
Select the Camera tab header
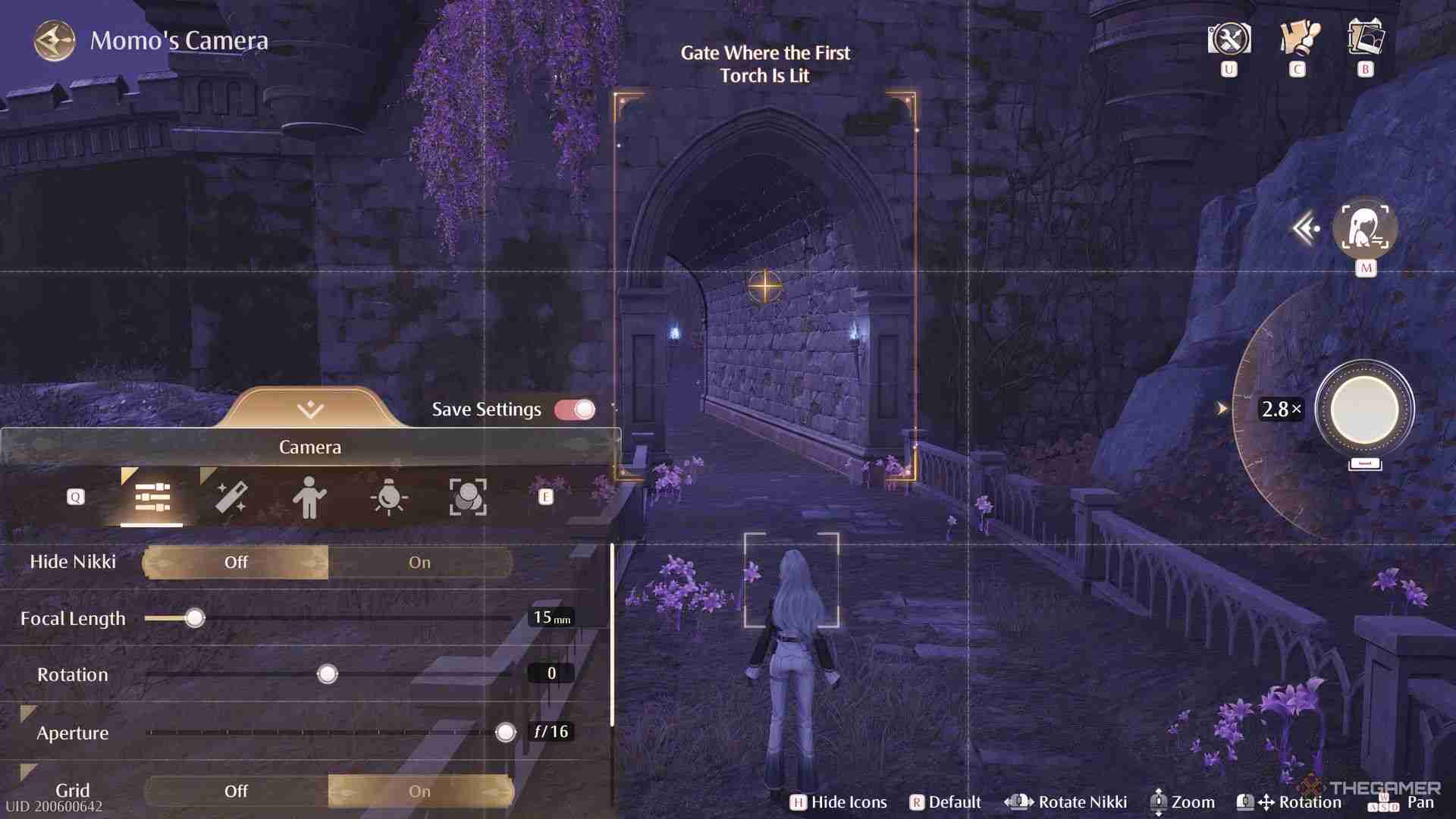click(309, 447)
